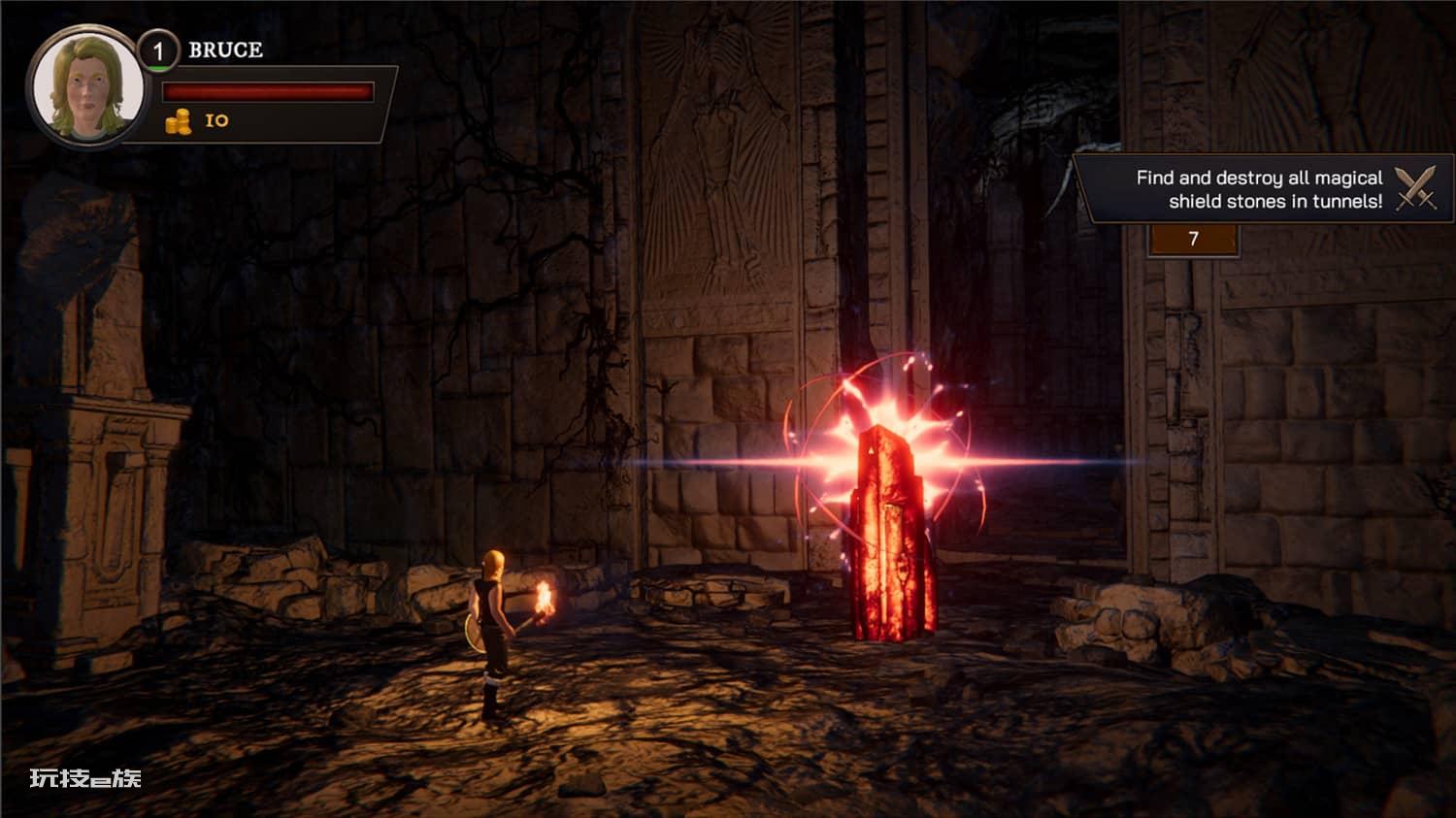Open the shield stones quest objective tracker
The image size is (1456, 818).
[x=1258, y=189]
